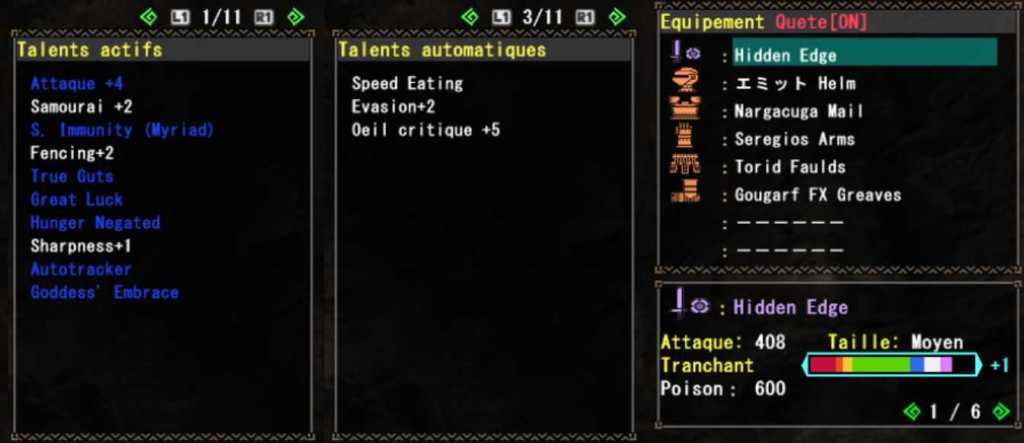Select the Torid Faulds row
The image size is (1024, 443).
(789, 167)
